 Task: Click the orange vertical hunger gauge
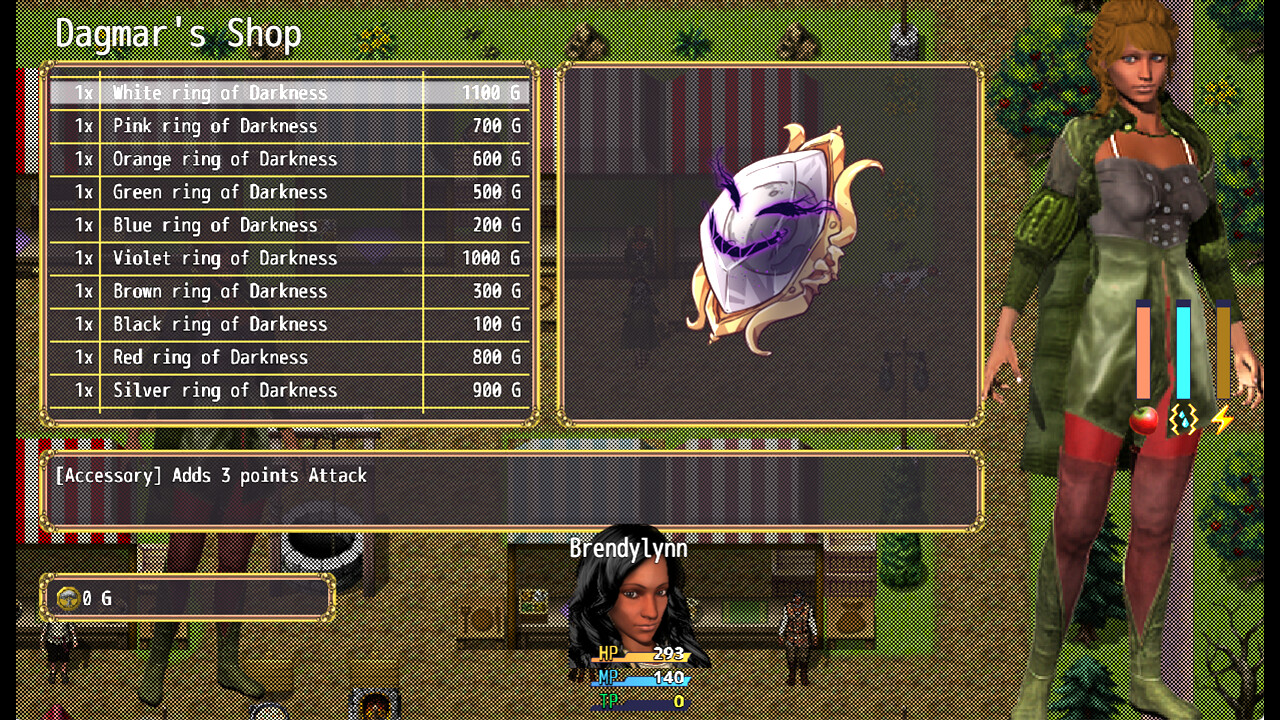[x=1143, y=350]
